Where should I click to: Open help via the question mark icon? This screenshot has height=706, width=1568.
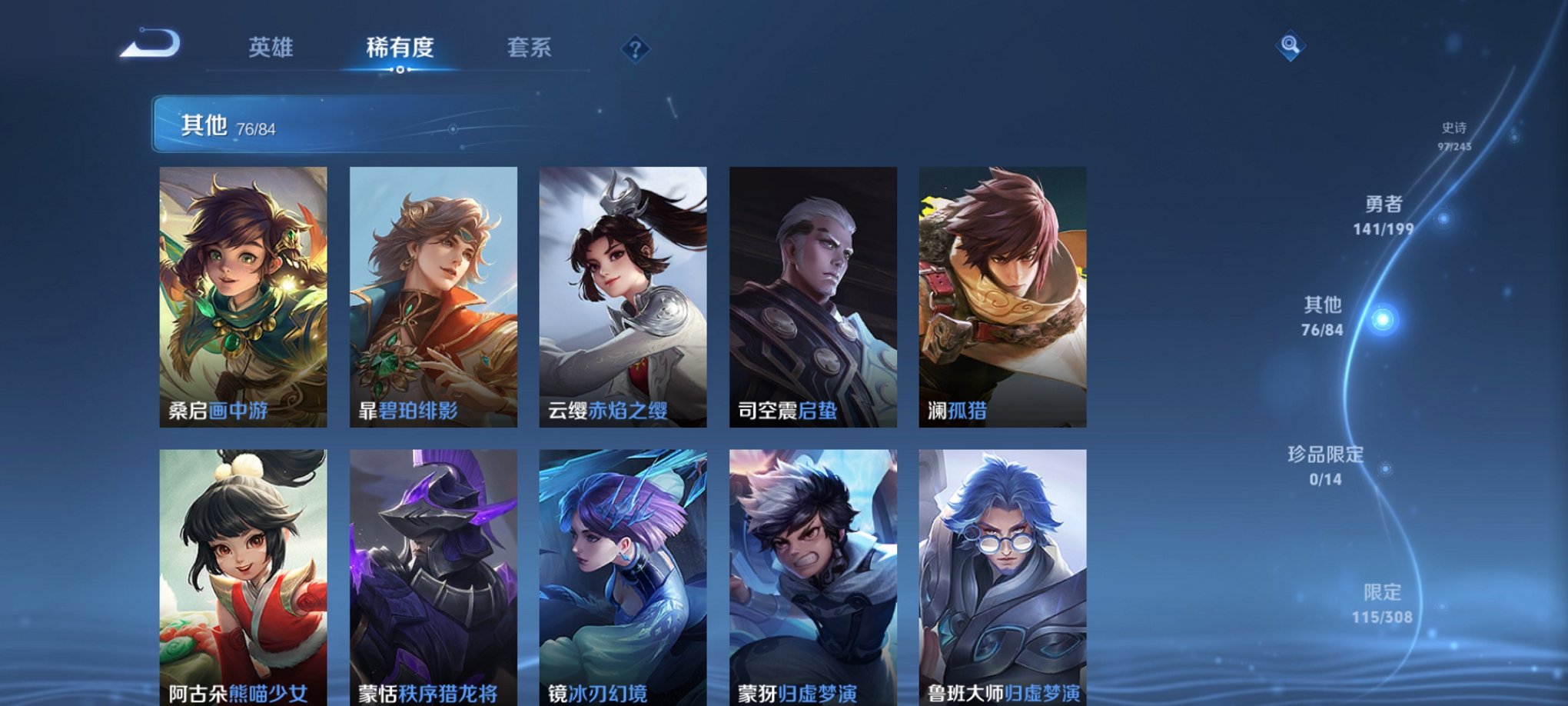(635, 49)
